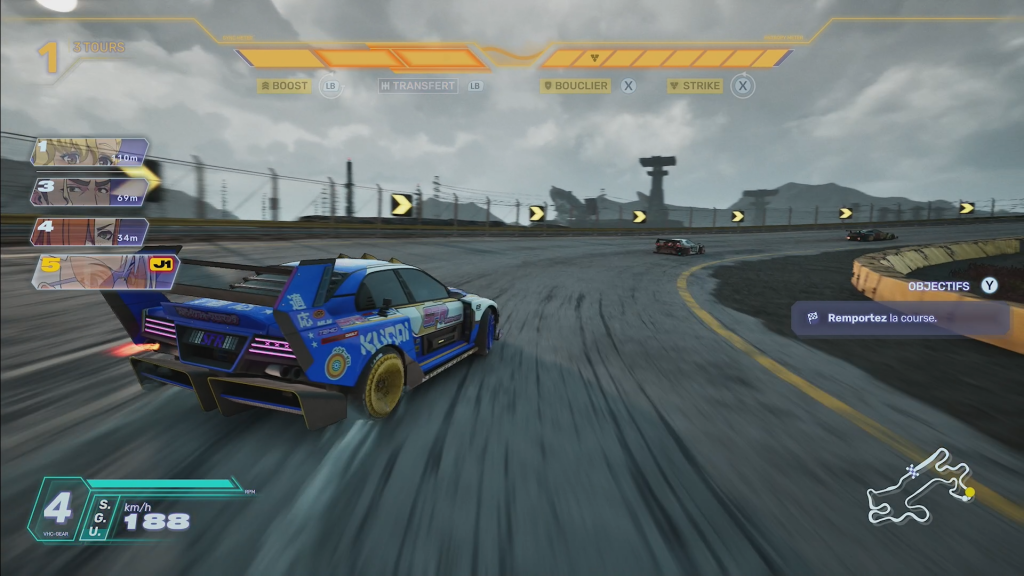Select the rank 3 racer portrait
Image resolution: width=1024 pixels, height=576 pixels.
click(x=90, y=191)
